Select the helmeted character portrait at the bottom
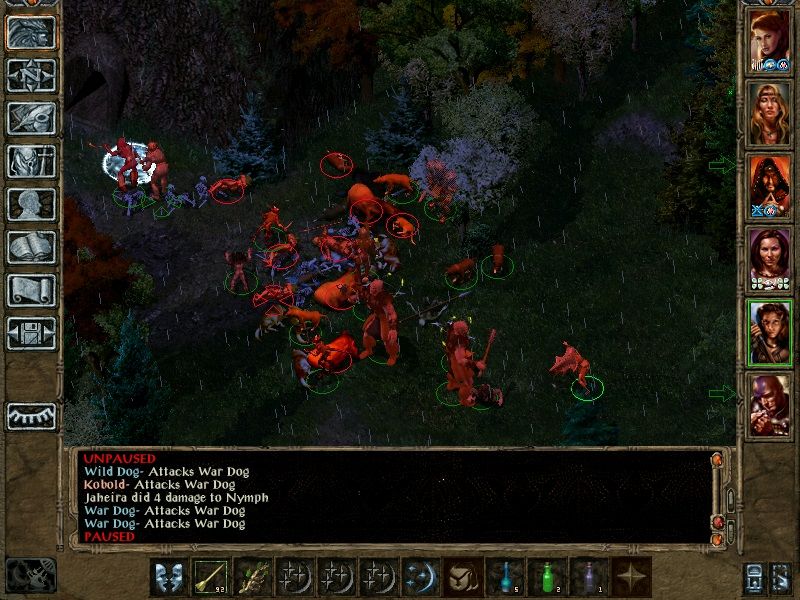The width and height of the screenshot is (800, 600). (769, 405)
